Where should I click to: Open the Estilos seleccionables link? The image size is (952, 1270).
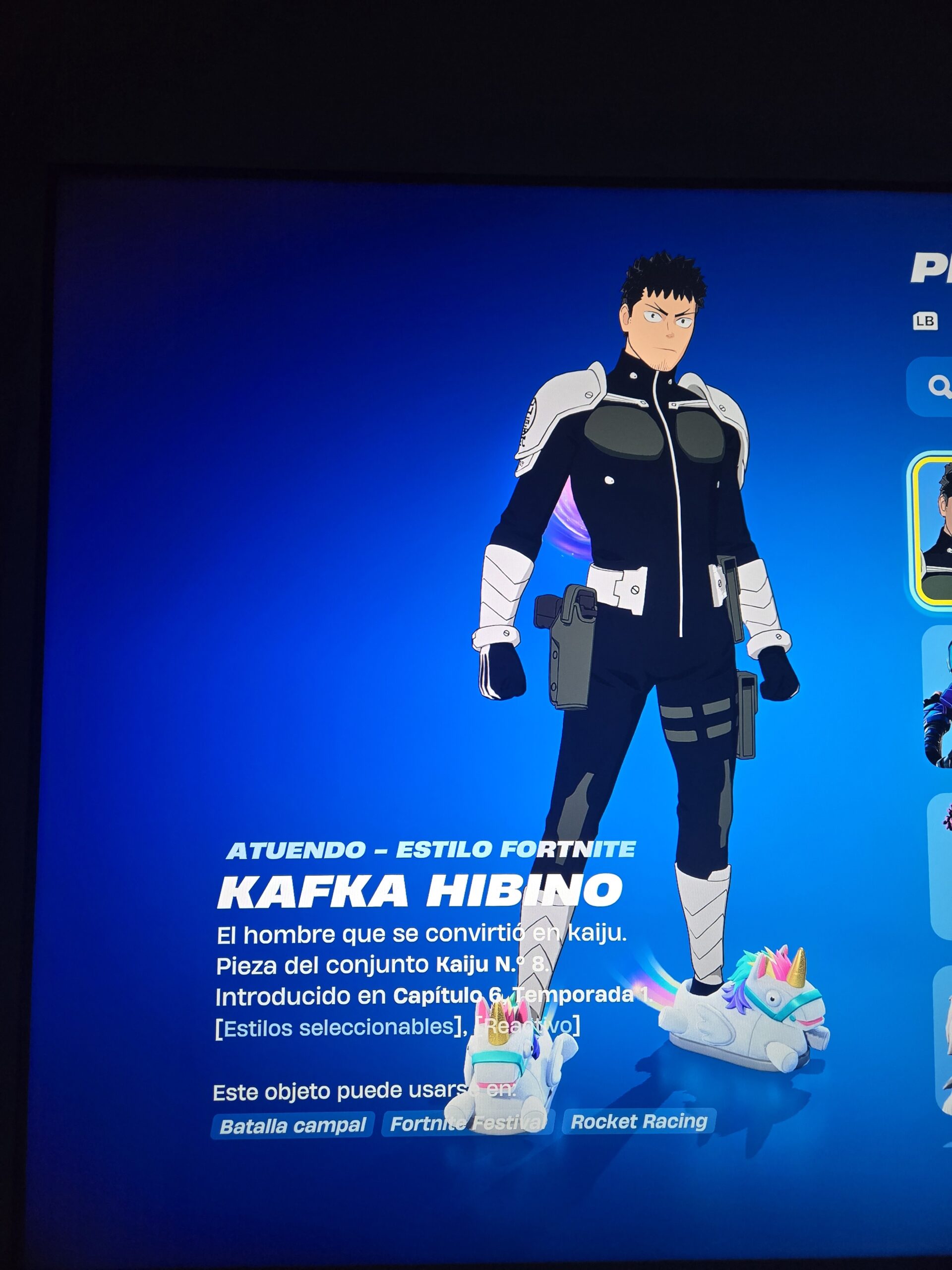coord(338,1027)
